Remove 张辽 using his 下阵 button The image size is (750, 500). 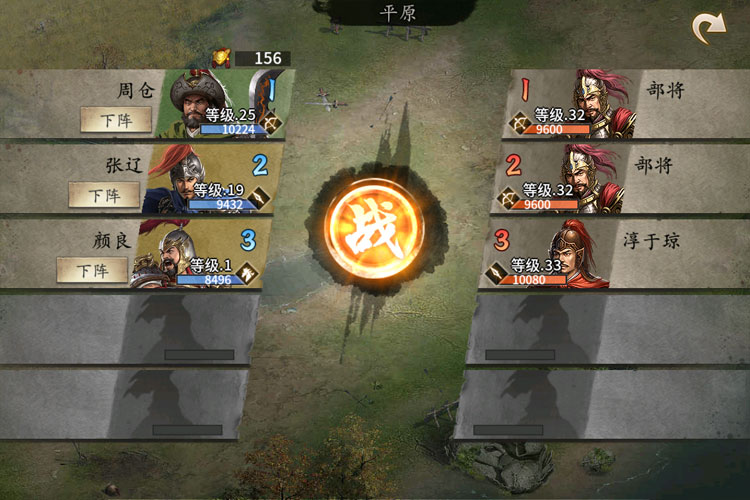point(104,195)
